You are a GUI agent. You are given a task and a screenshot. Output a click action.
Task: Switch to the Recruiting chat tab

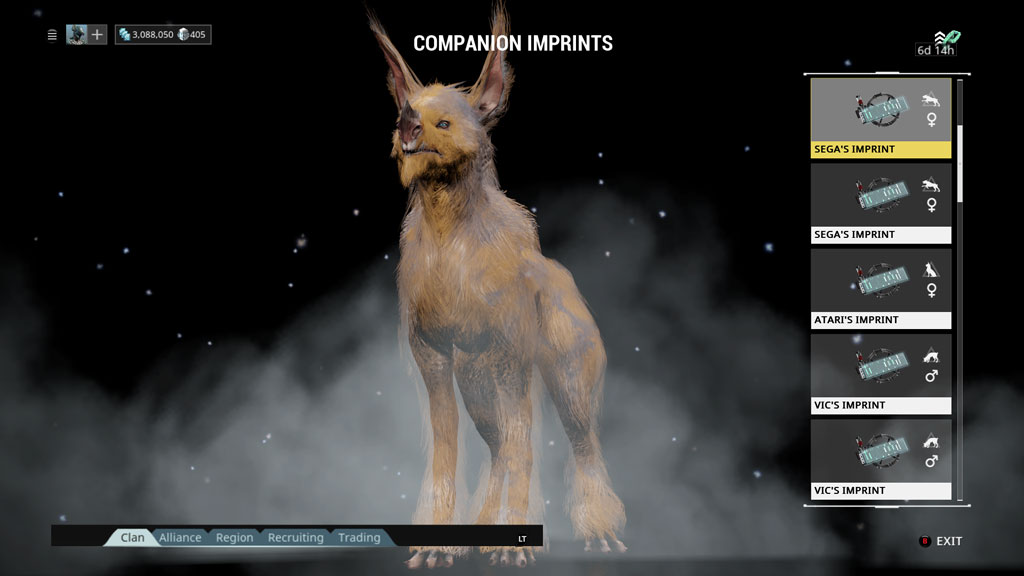pyautogui.click(x=295, y=538)
